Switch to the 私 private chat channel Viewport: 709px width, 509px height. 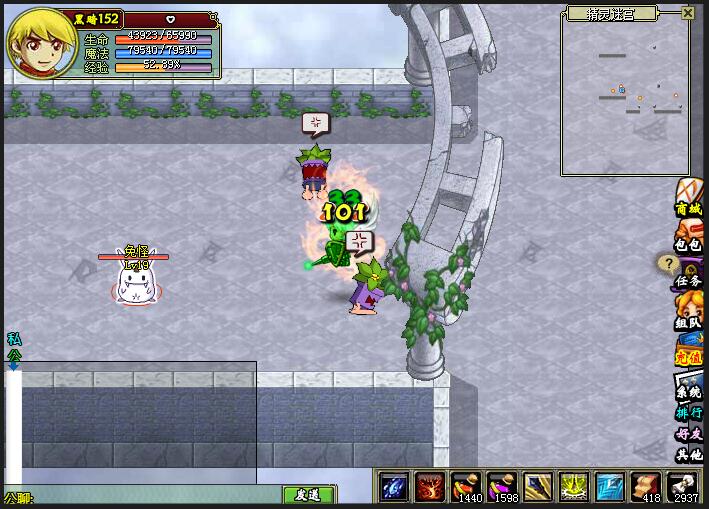[x=13, y=339]
